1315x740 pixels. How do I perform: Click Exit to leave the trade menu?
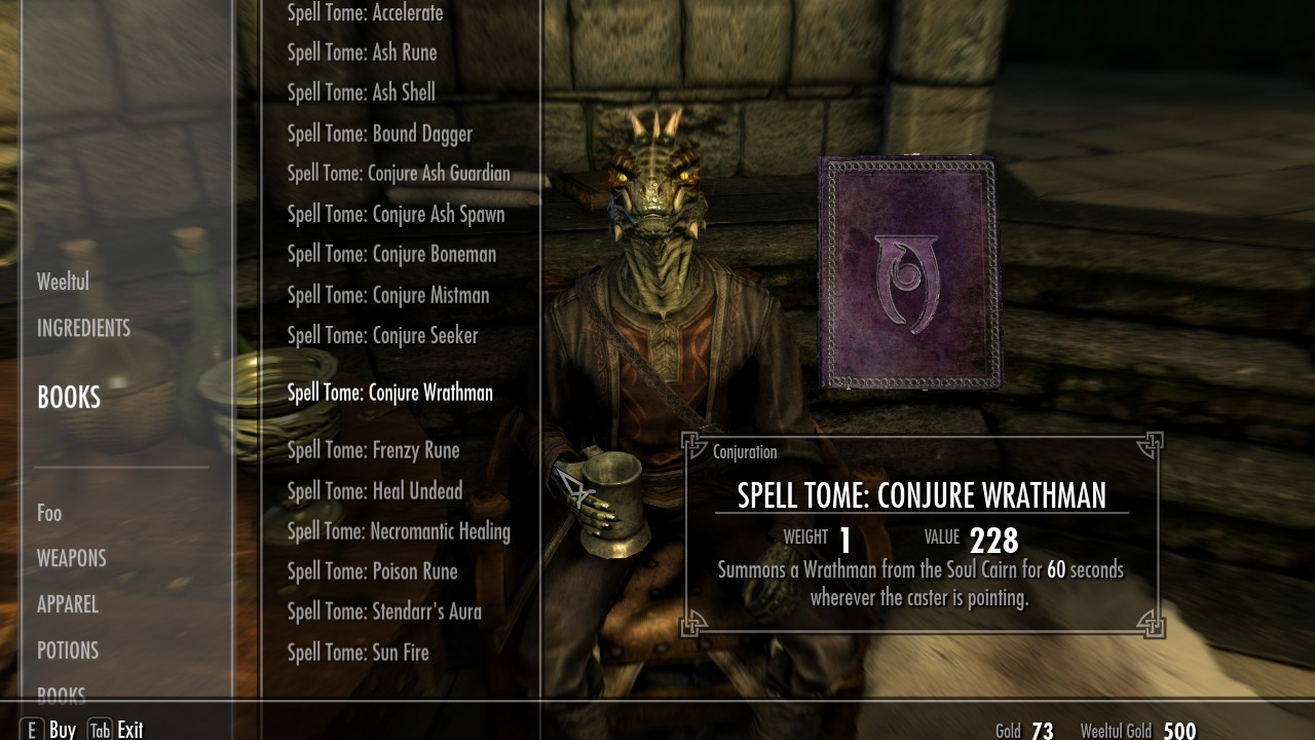(129, 728)
